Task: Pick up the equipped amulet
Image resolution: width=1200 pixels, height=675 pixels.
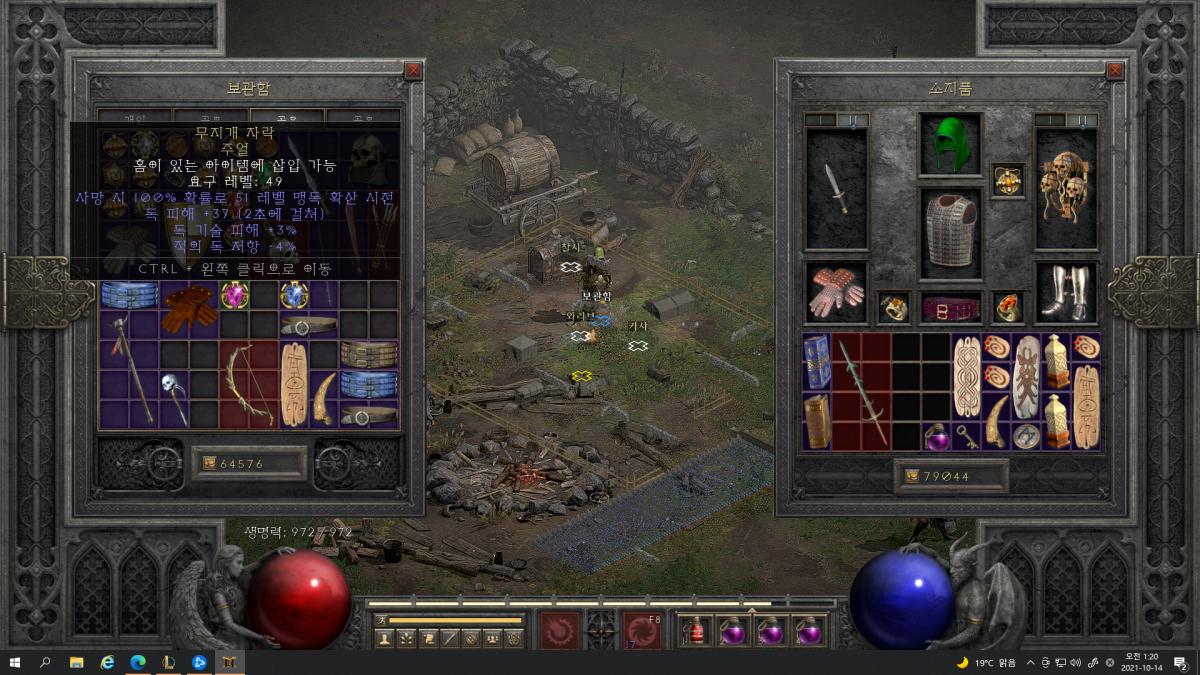Action: (x=1007, y=180)
